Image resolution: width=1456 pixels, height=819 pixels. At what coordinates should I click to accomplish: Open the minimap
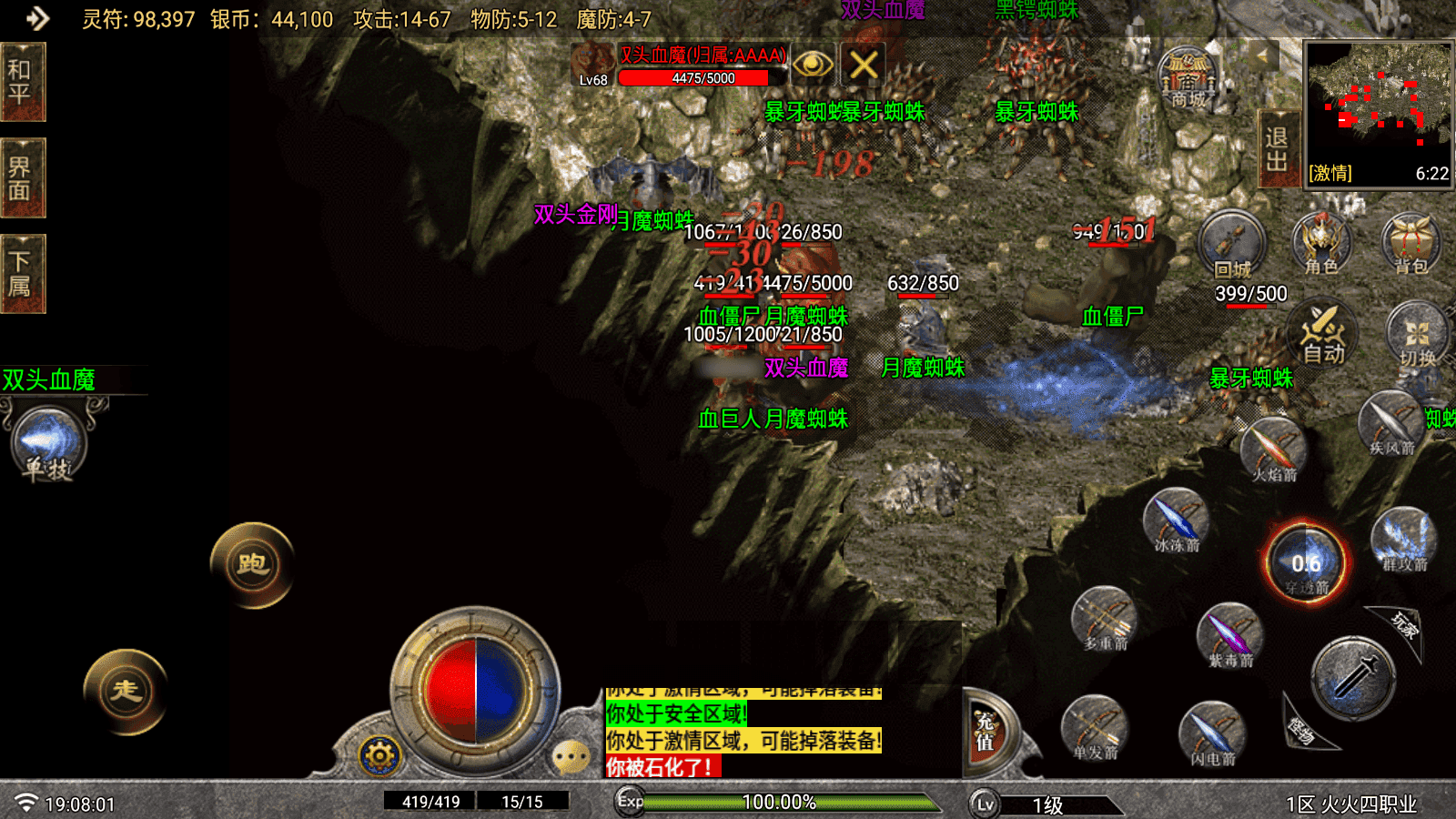1379,114
